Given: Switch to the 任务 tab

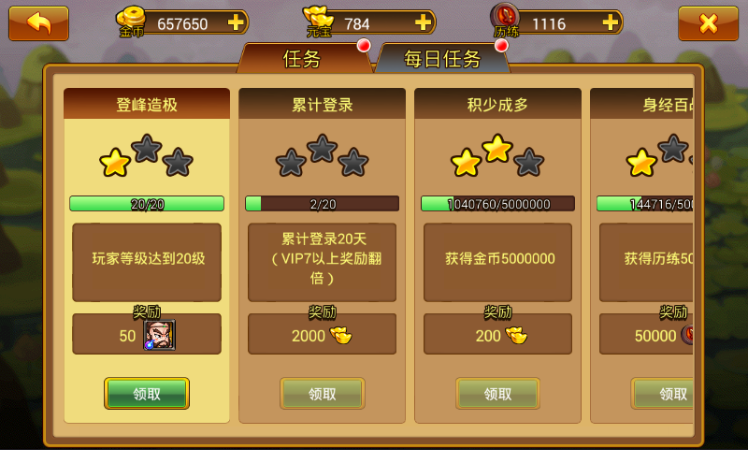Looking at the screenshot, I should 302,59.
